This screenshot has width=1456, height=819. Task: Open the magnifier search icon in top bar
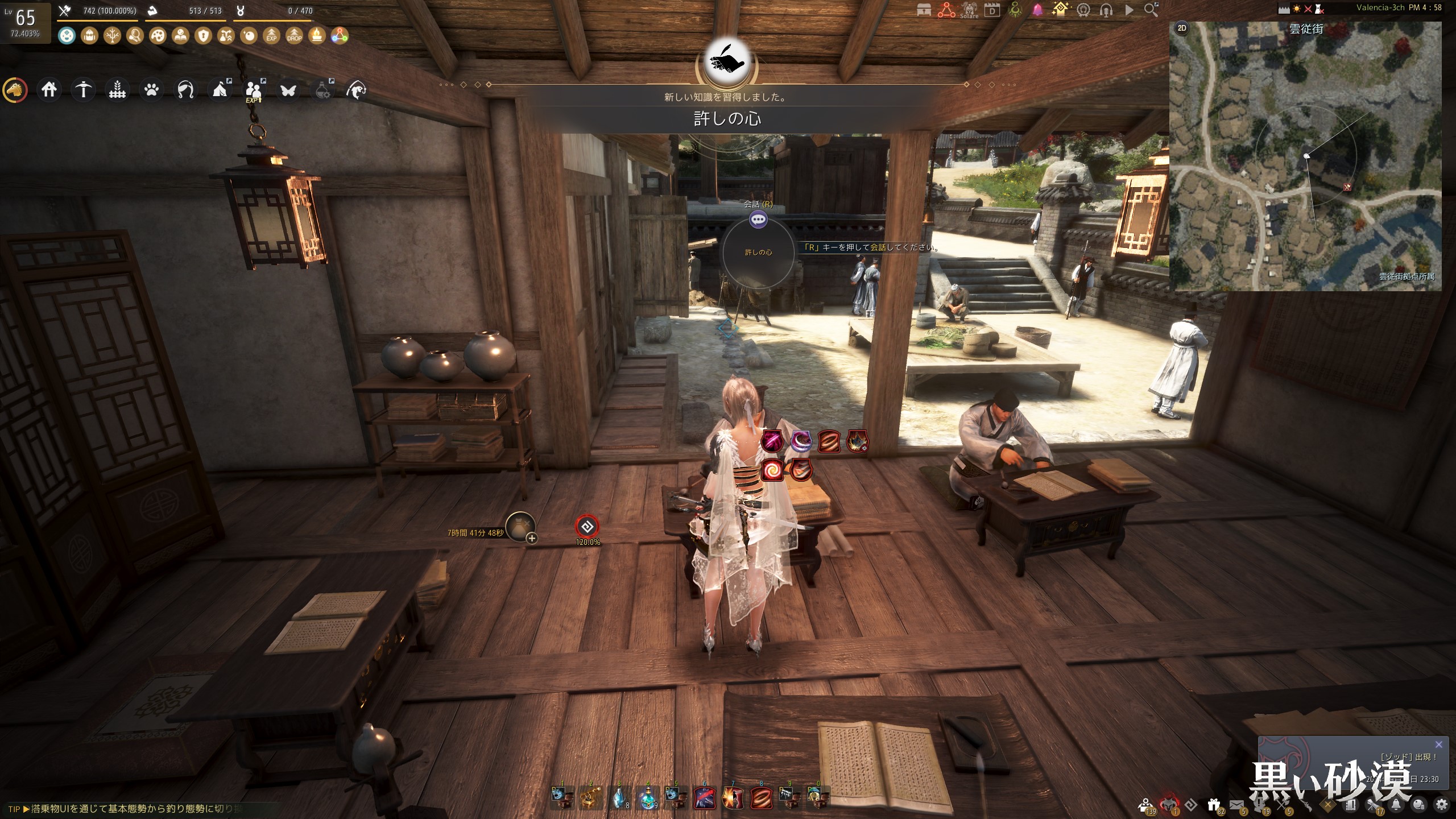click(1151, 10)
